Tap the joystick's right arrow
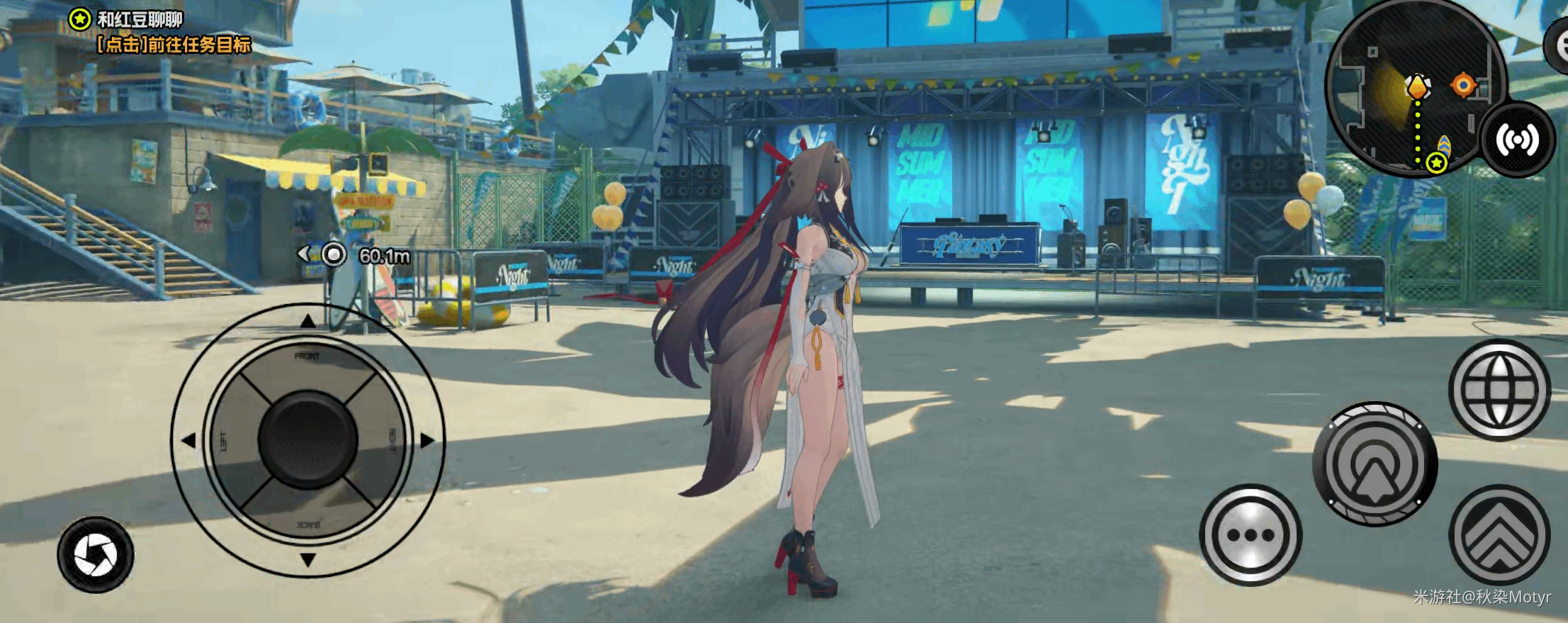This screenshot has height=623, width=1568. coord(427,441)
